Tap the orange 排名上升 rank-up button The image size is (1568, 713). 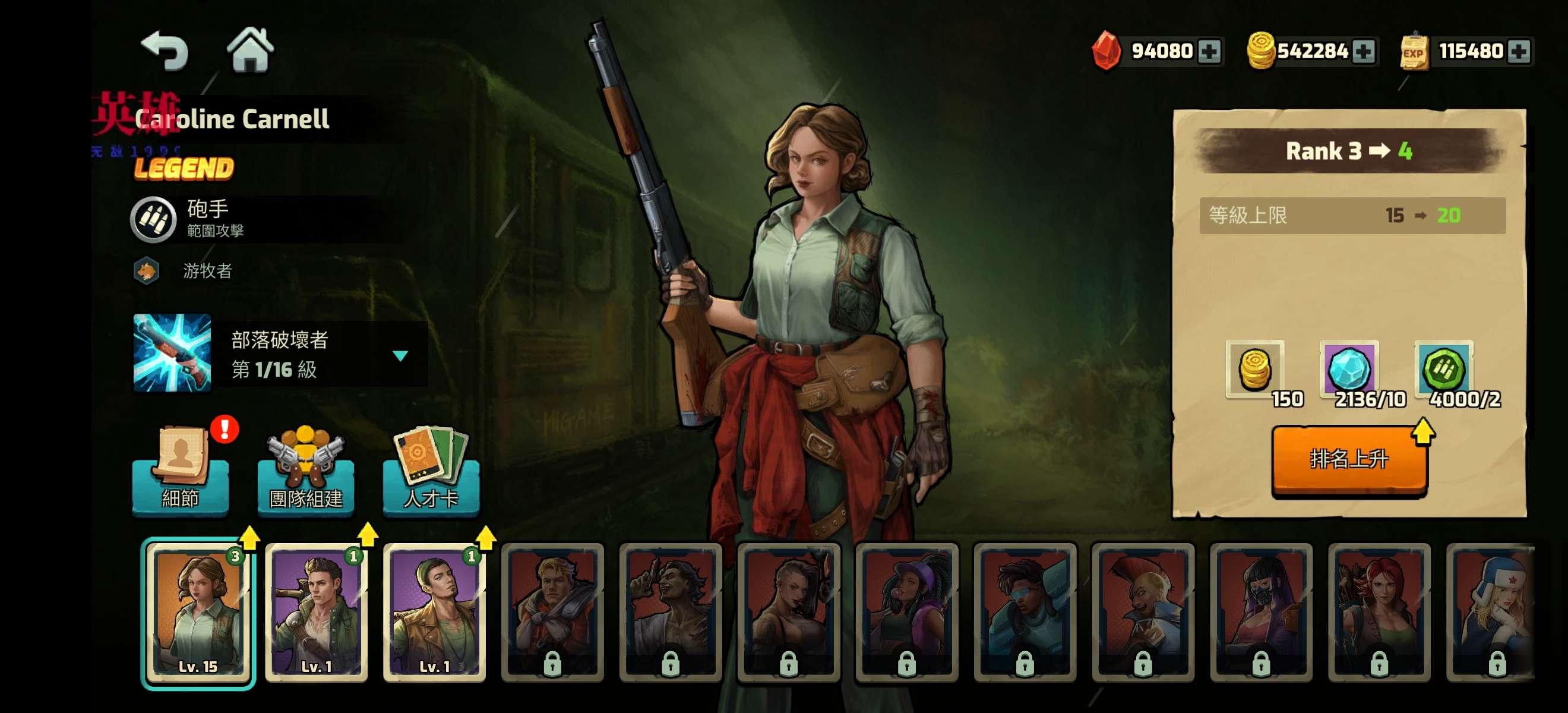(1349, 459)
